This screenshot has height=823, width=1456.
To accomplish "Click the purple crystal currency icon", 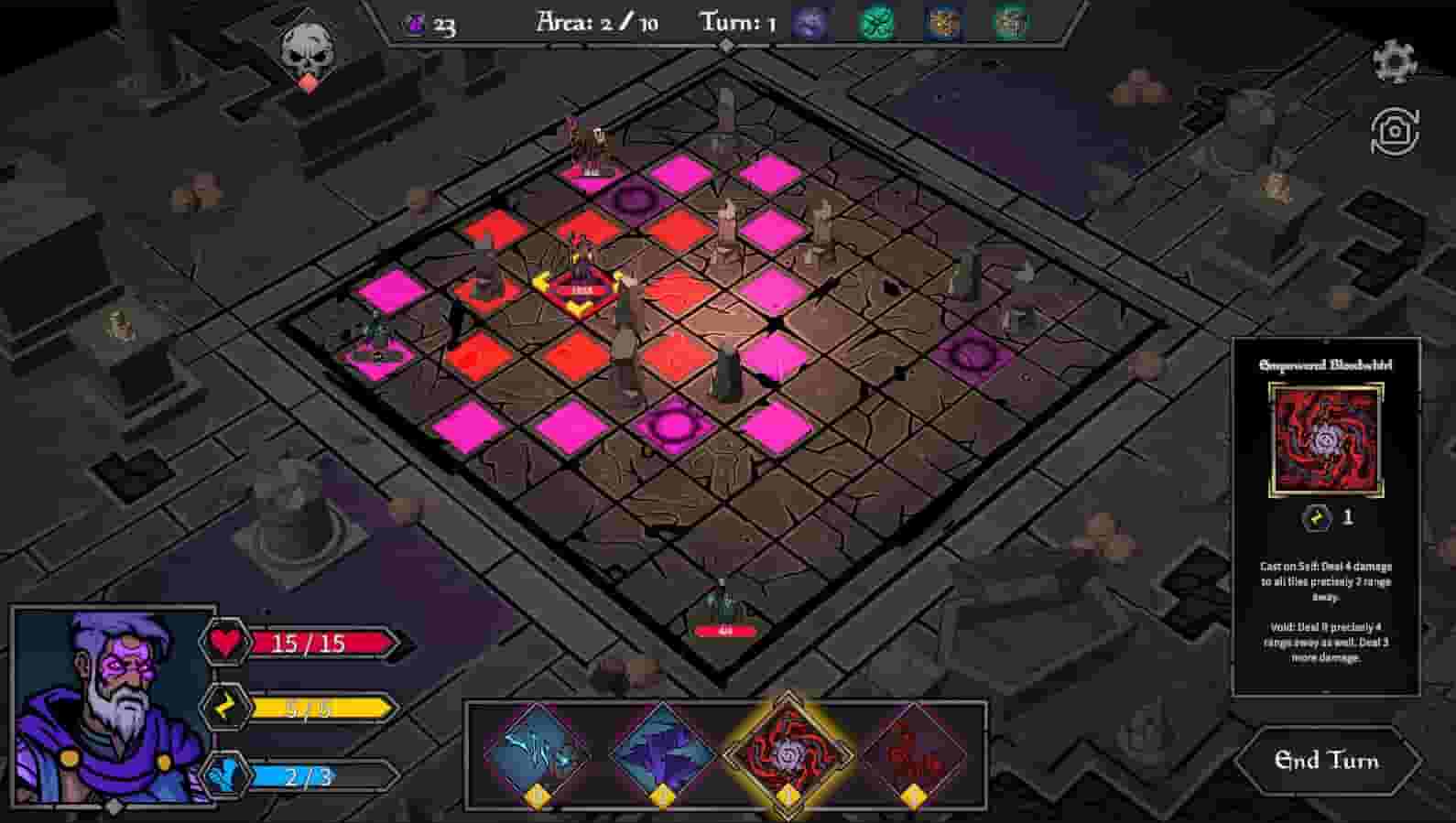I will [x=416, y=25].
